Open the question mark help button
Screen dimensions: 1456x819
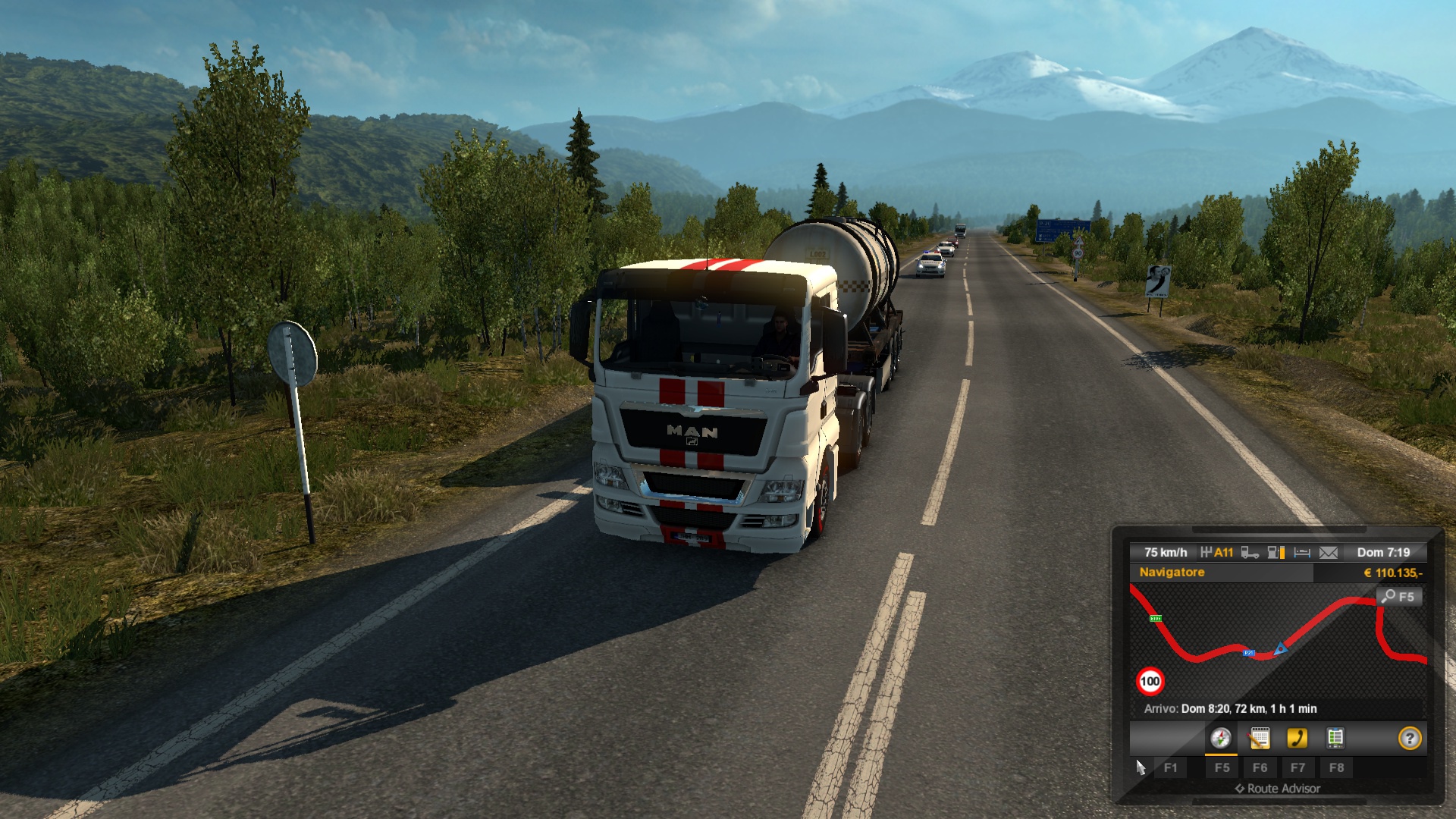tap(1409, 738)
